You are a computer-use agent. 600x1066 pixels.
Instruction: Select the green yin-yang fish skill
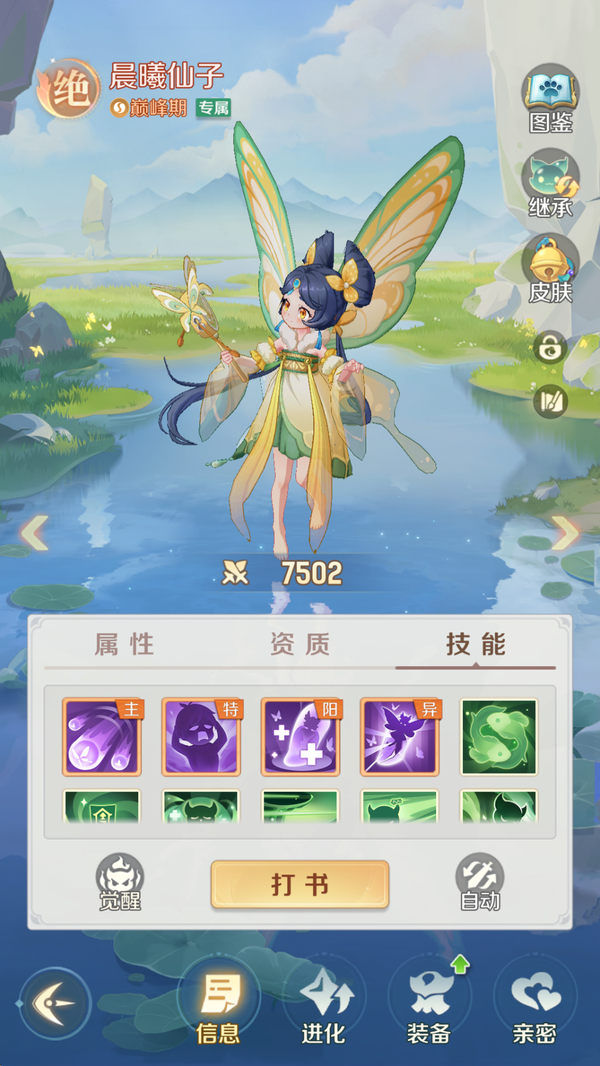(x=498, y=737)
